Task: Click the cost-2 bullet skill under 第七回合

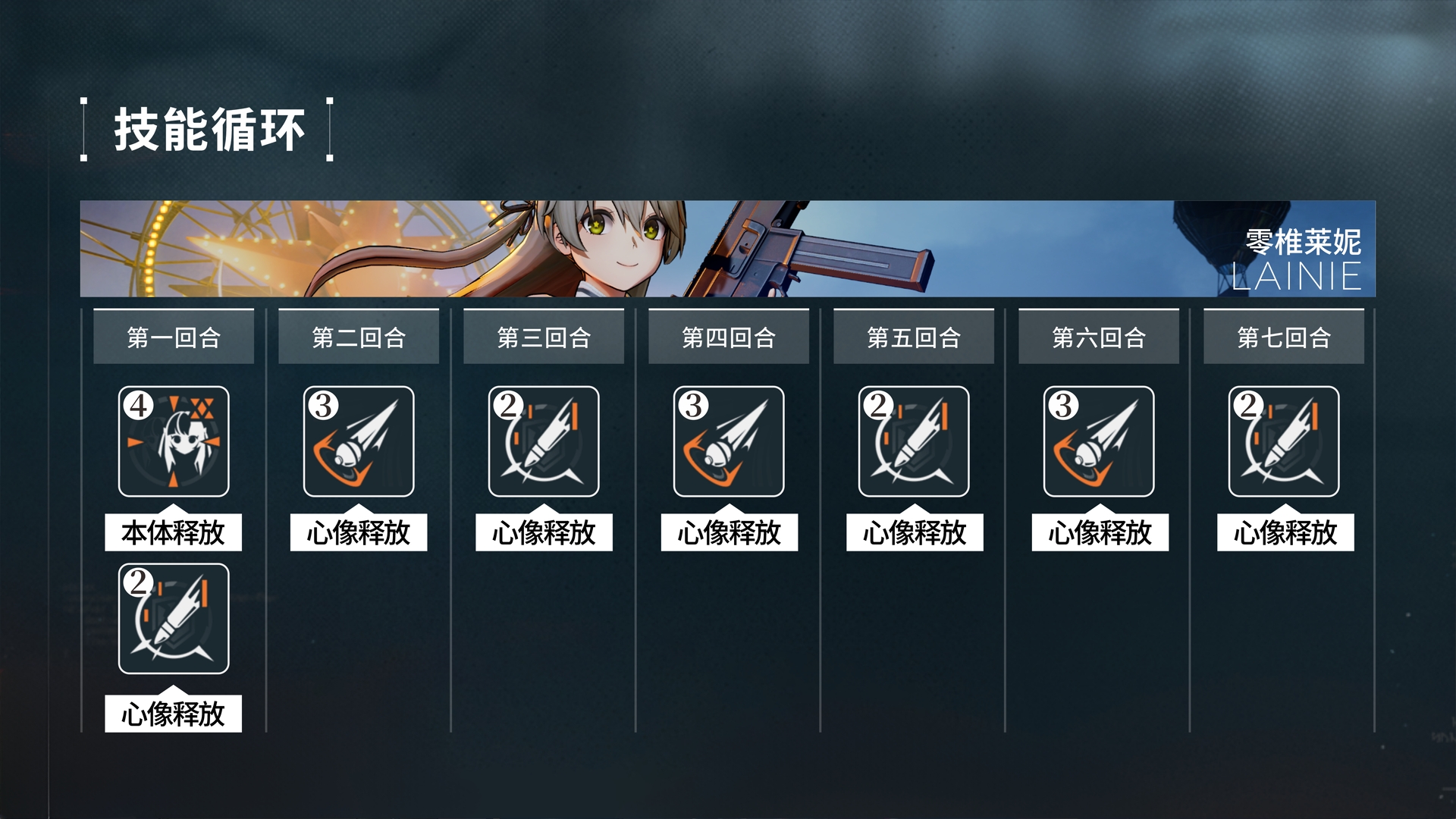Action: (1284, 441)
